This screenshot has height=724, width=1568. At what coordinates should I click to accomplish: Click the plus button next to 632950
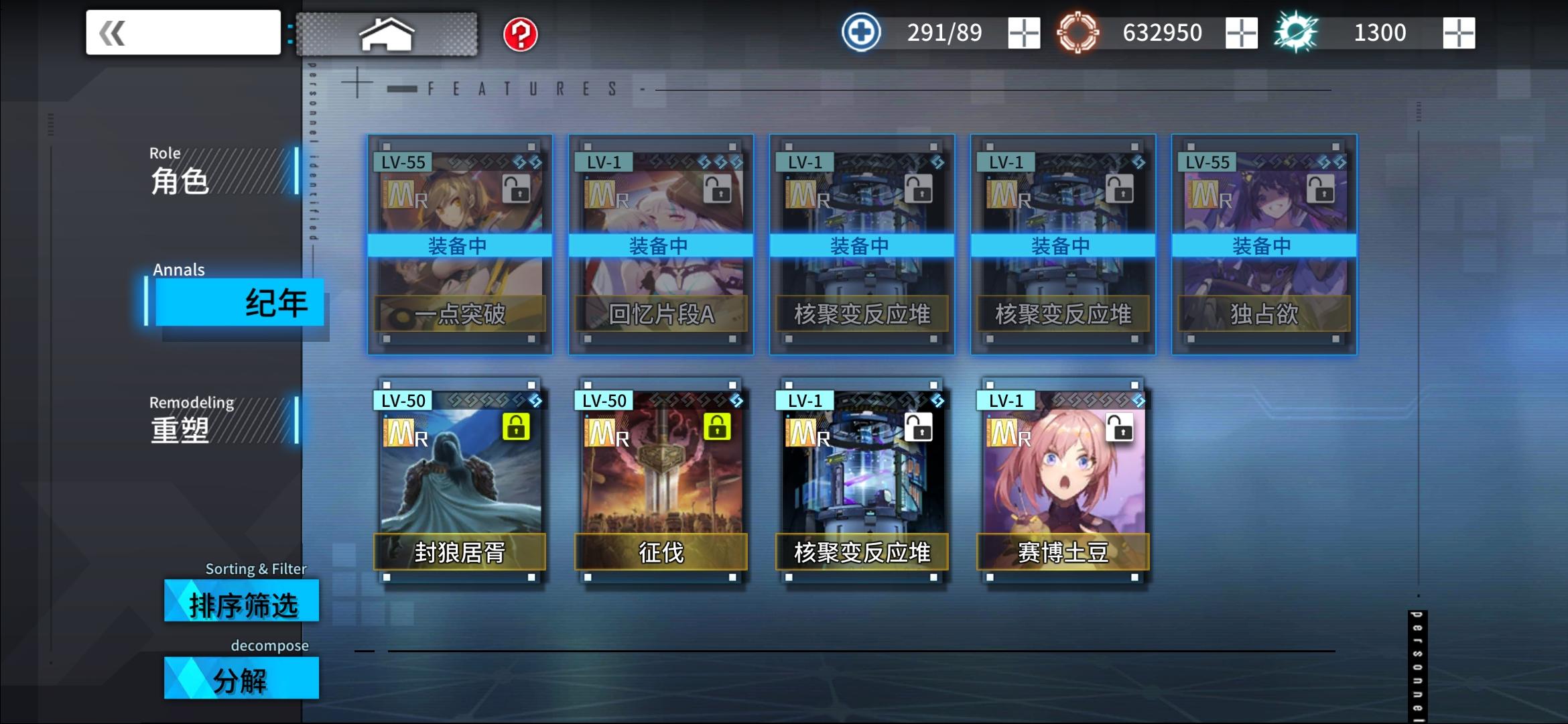point(1241,32)
